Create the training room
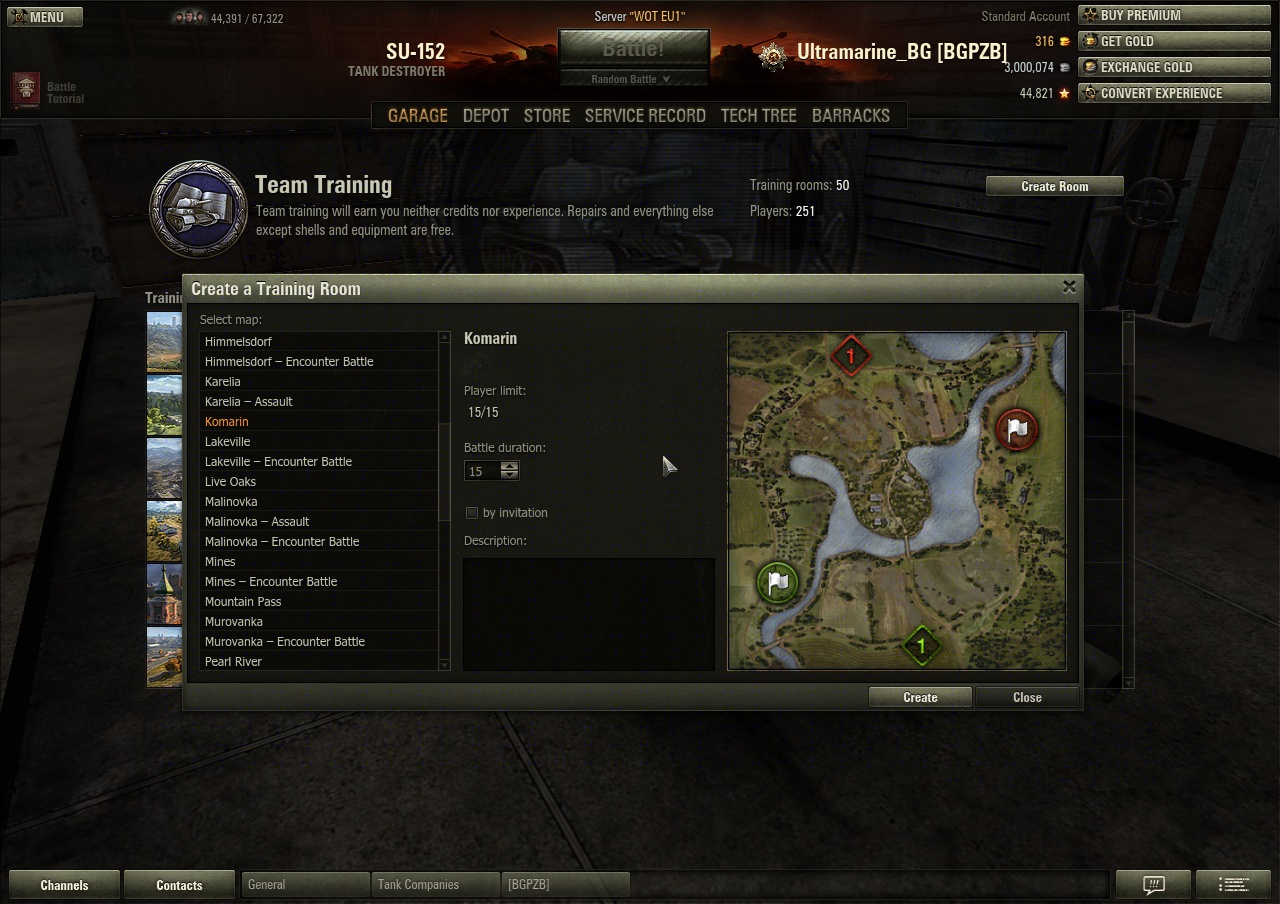 click(920, 697)
